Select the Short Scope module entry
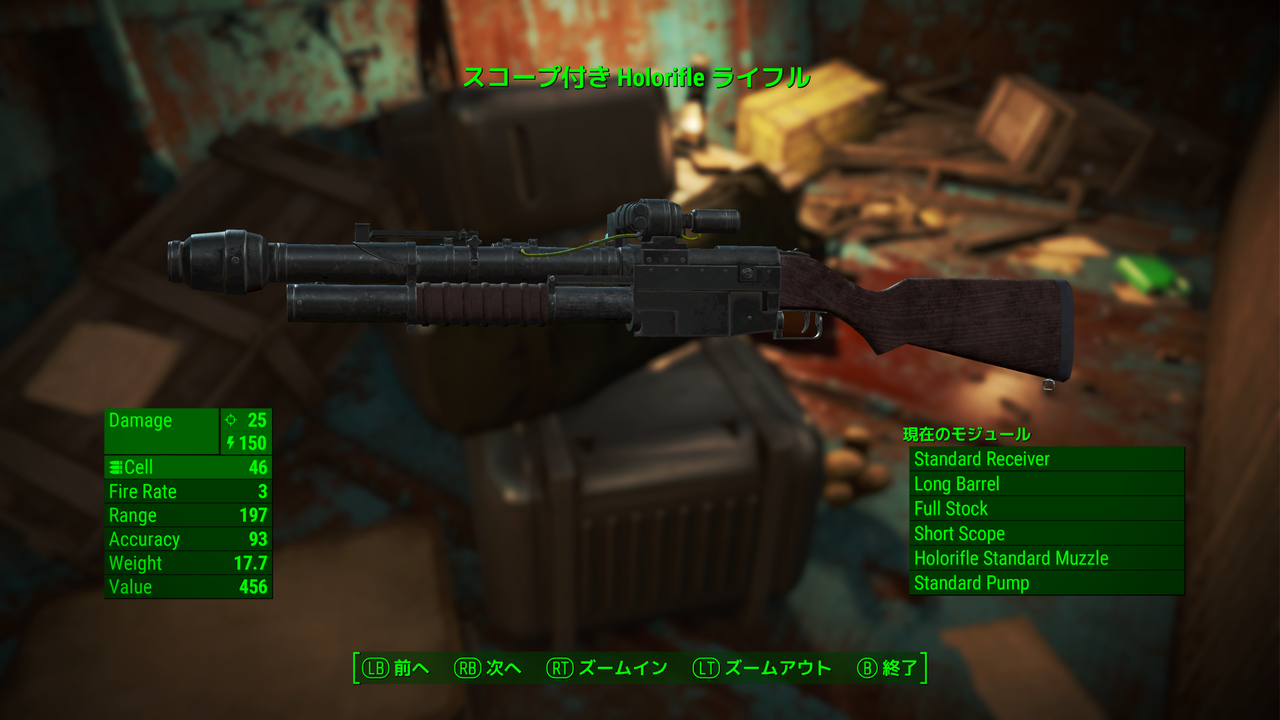 click(x=1046, y=533)
